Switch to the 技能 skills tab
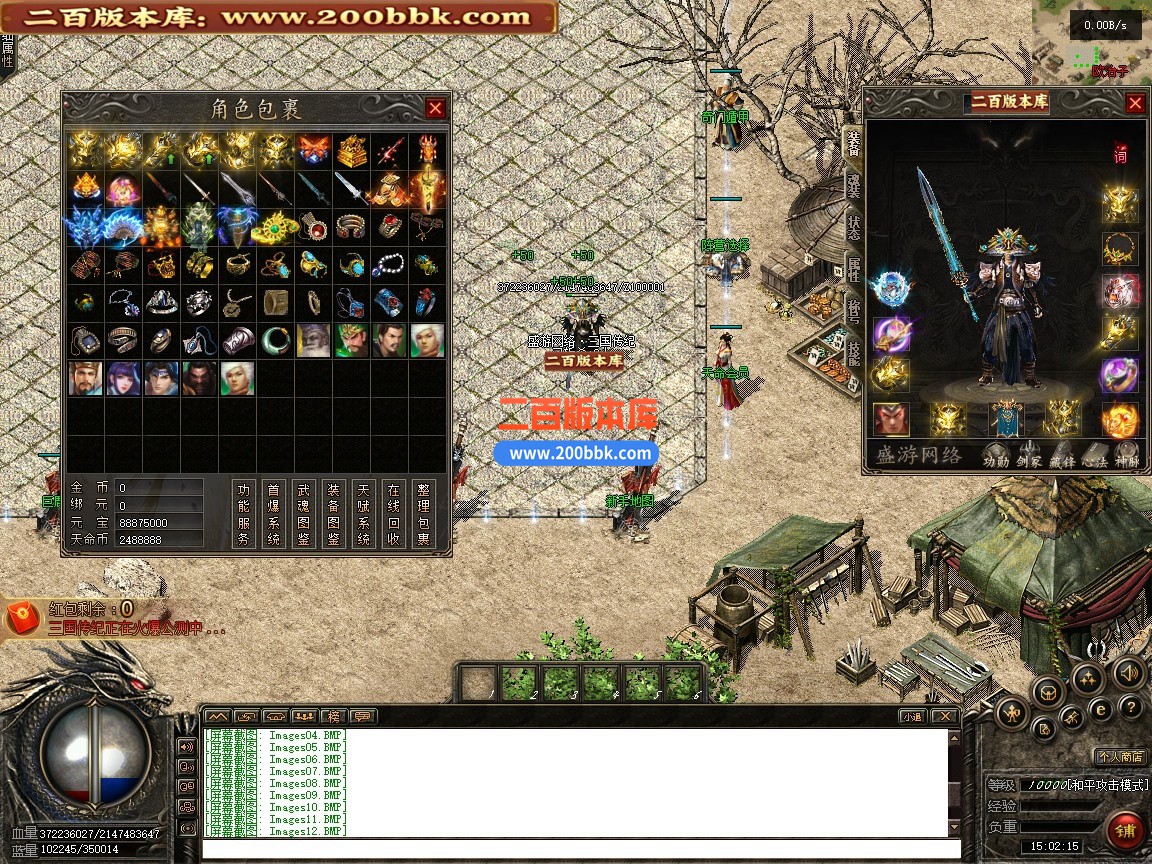Image resolution: width=1152 pixels, height=864 pixels. pos(854,350)
